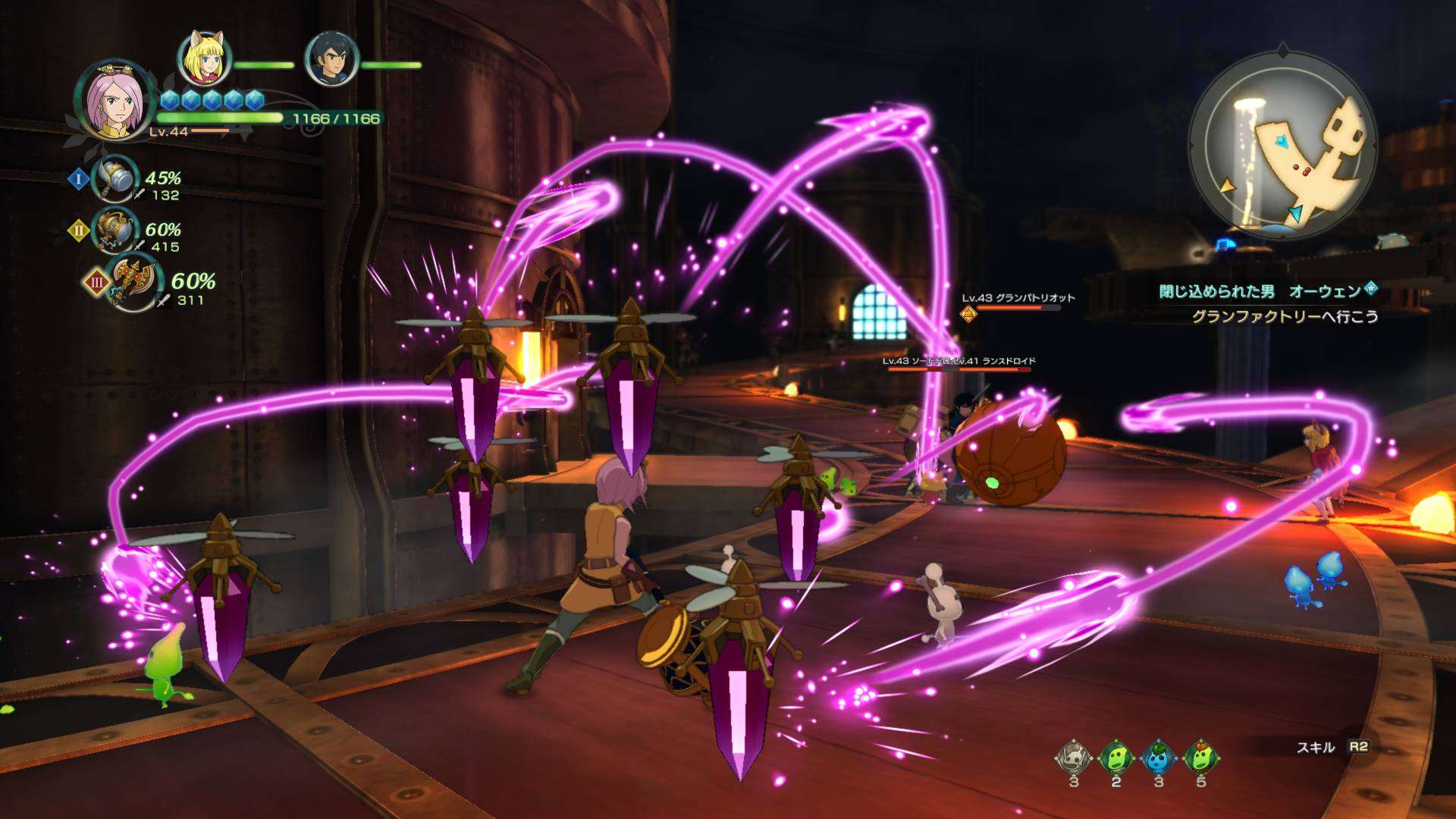The image size is (1456, 819).
Task: Open the circular minimap
Action: (x=1282, y=146)
